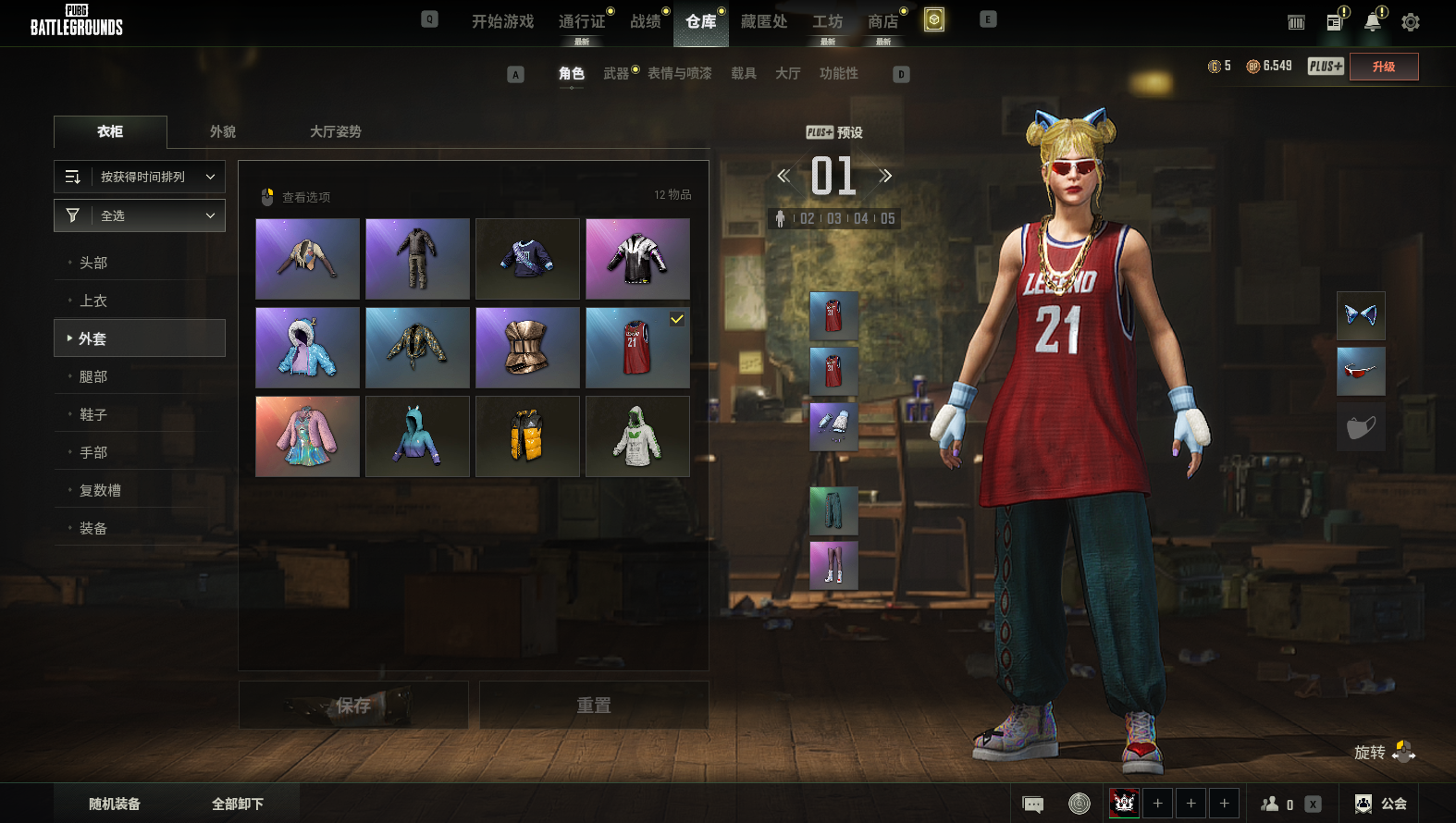The width and height of the screenshot is (1456, 823).
Task: Click the 升级 upgrade button
Action: [1383, 67]
